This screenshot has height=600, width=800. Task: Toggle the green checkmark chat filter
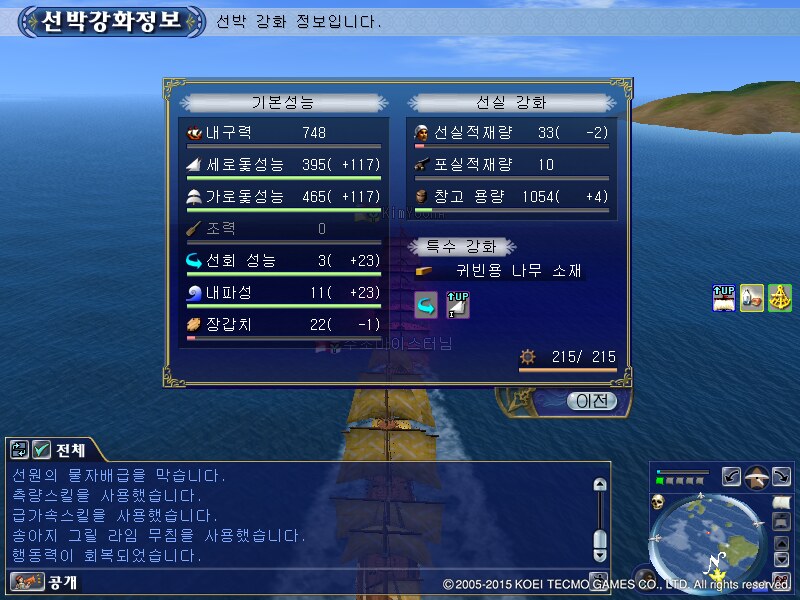pos(41,449)
